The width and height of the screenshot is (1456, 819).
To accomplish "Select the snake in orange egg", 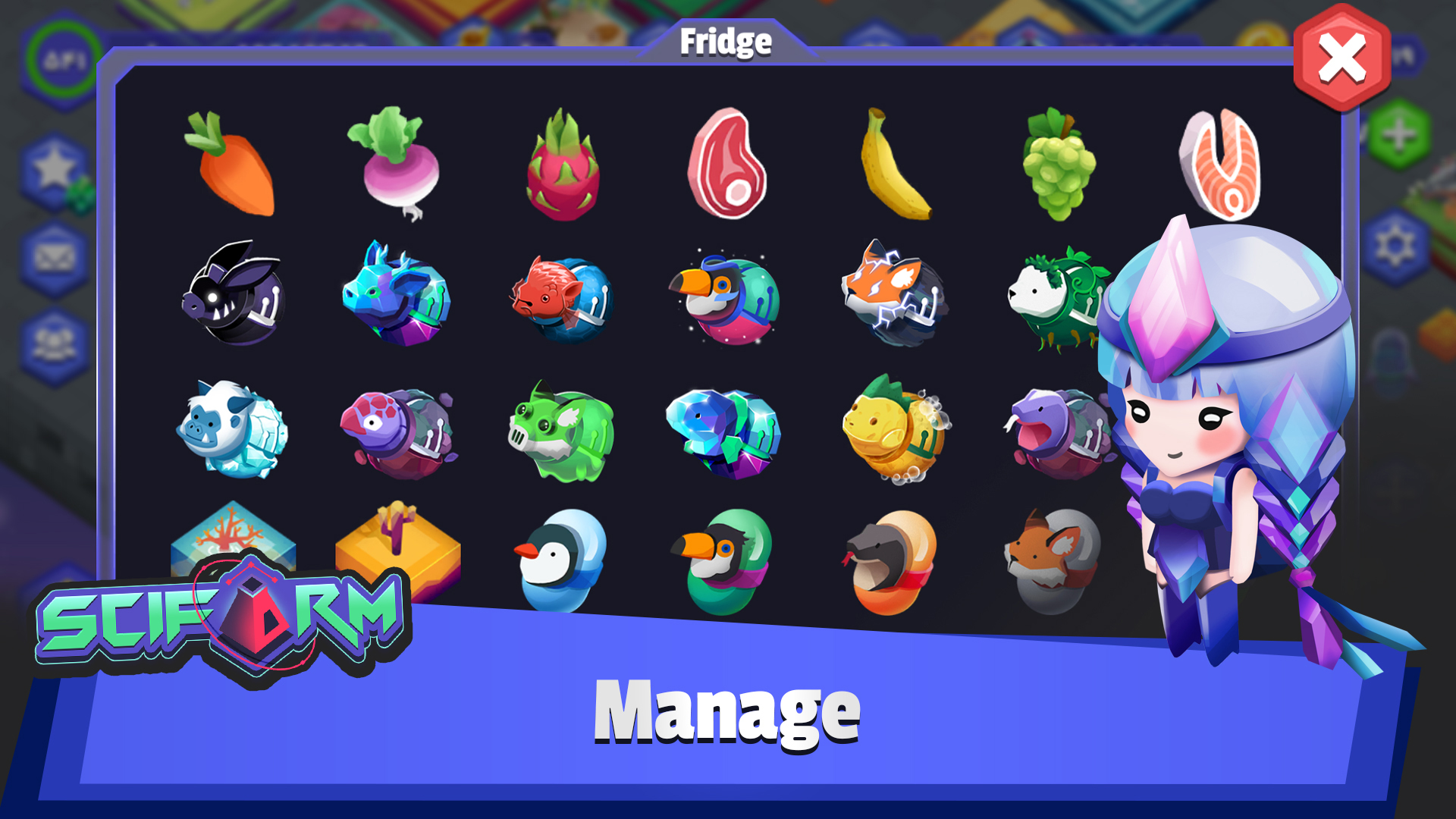I will pyautogui.click(x=892, y=561).
